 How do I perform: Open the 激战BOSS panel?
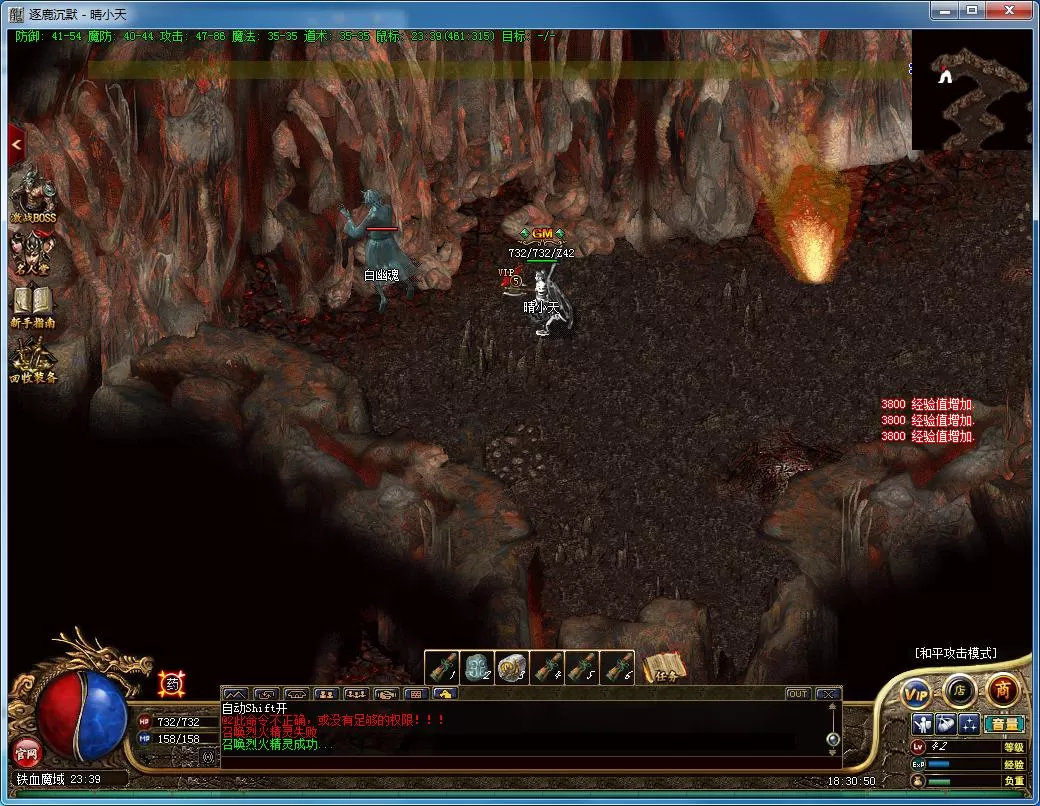pyautogui.click(x=33, y=197)
